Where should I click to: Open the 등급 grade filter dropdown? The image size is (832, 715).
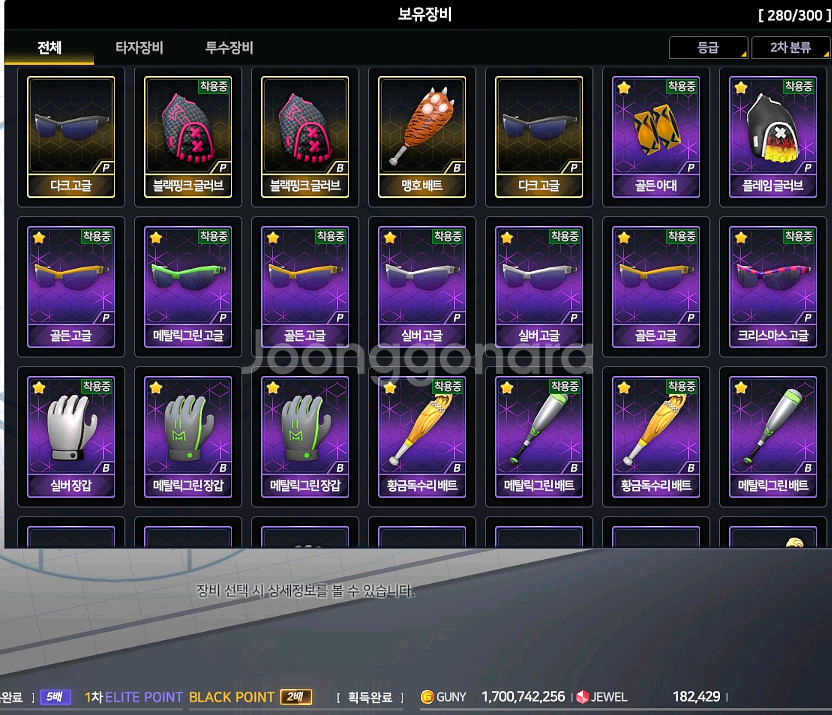708,48
